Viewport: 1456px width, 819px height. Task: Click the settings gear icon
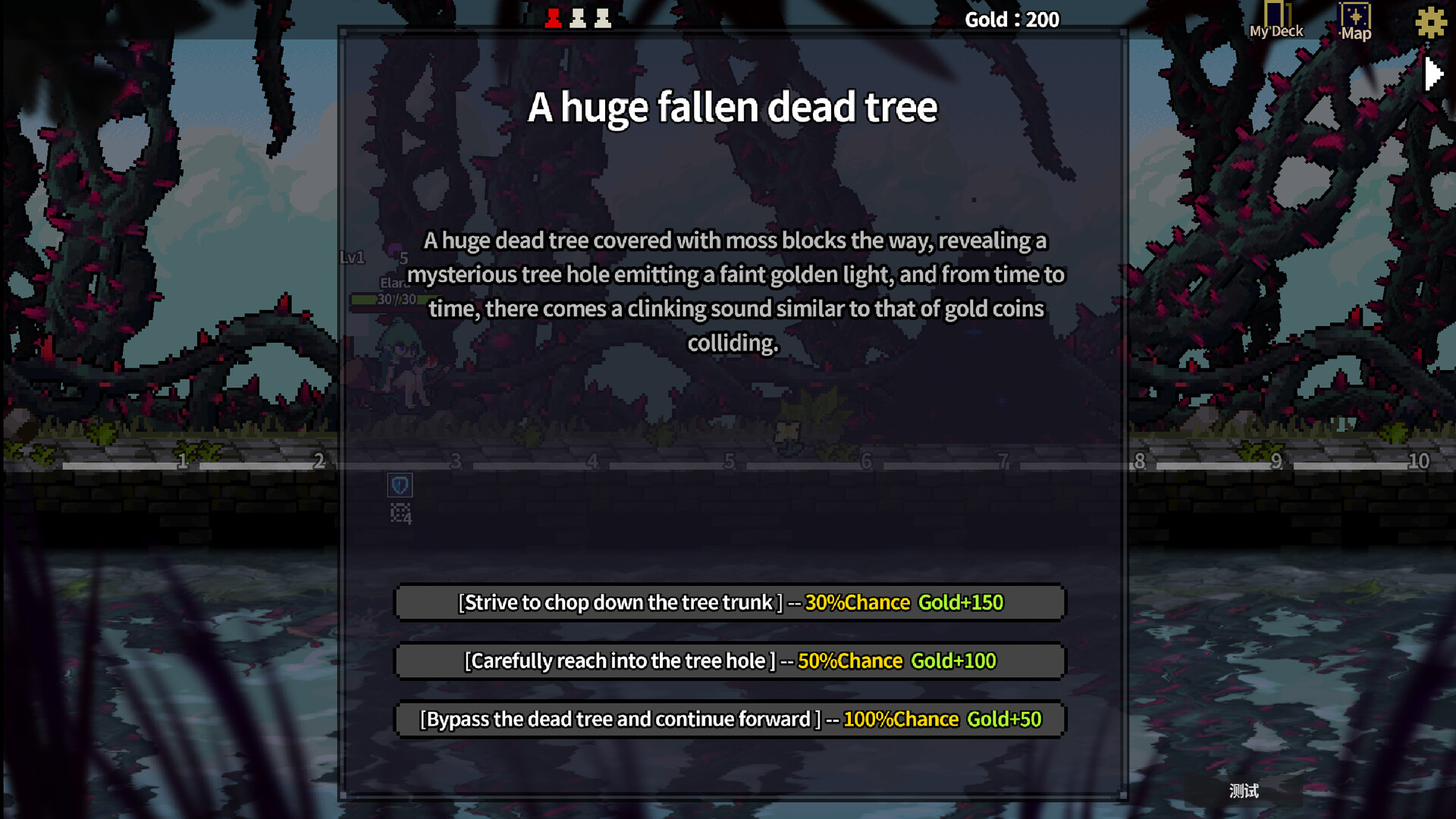[1430, 23]
